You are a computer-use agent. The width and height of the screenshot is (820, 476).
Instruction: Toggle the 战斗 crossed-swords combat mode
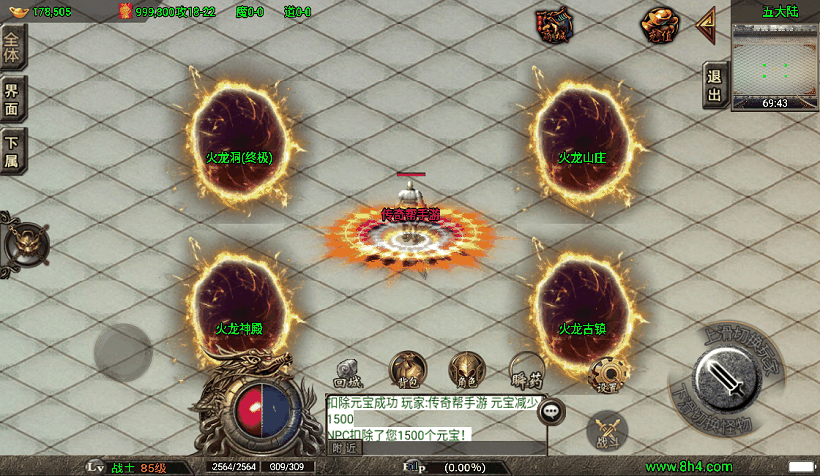[x=607, y=428]
